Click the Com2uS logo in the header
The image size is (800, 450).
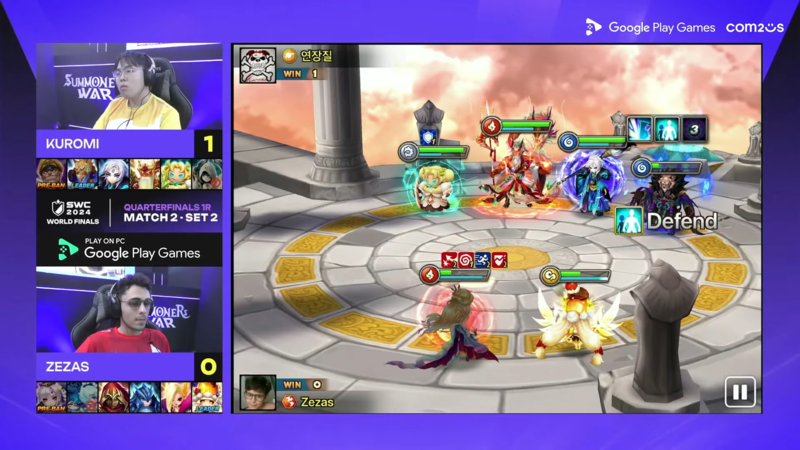[x=754, y=27]
